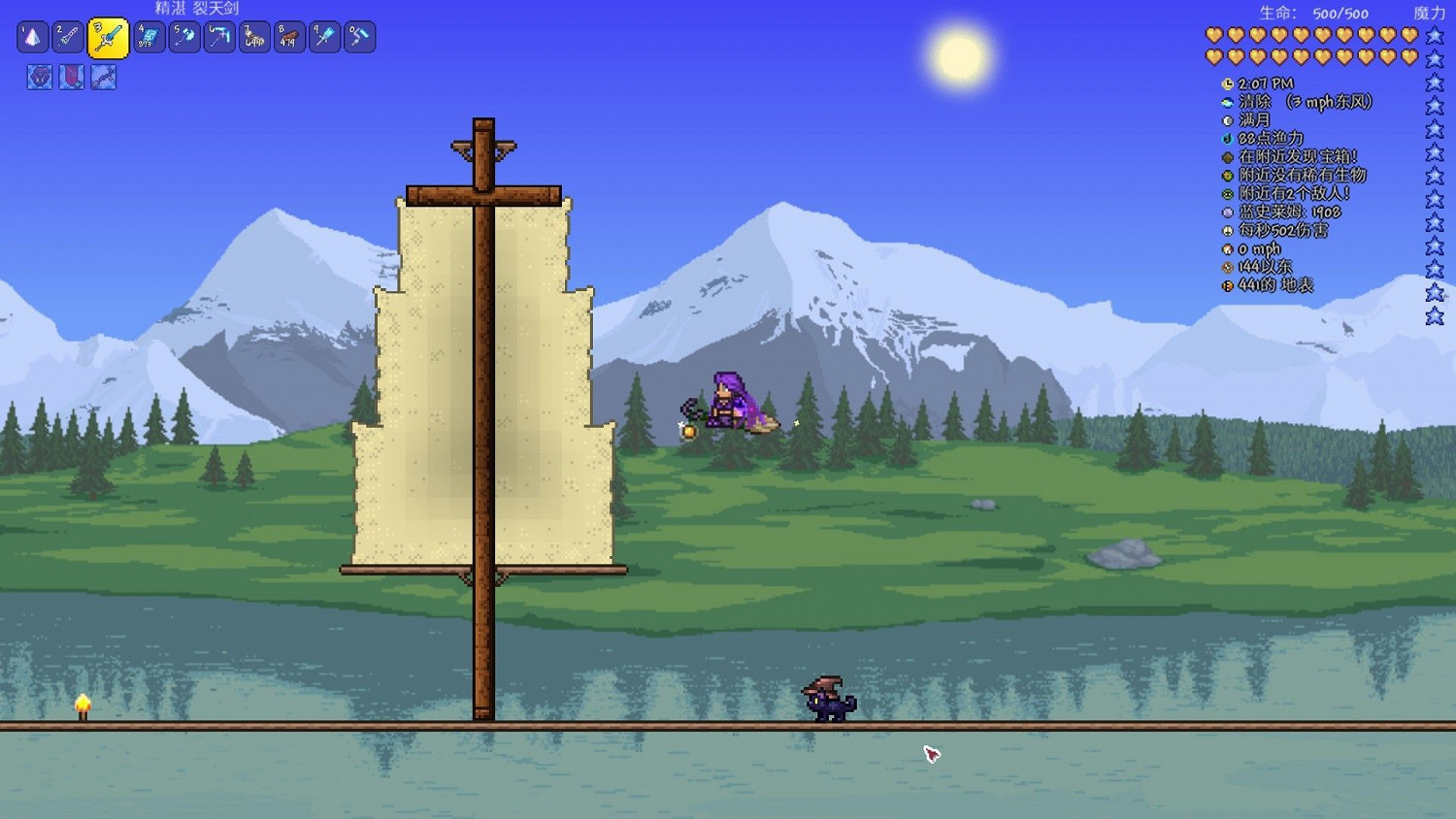The image size is (1456, 819).
Task: Toggle the third buff icon below the hotbar
Action: (x=103, y=78)
